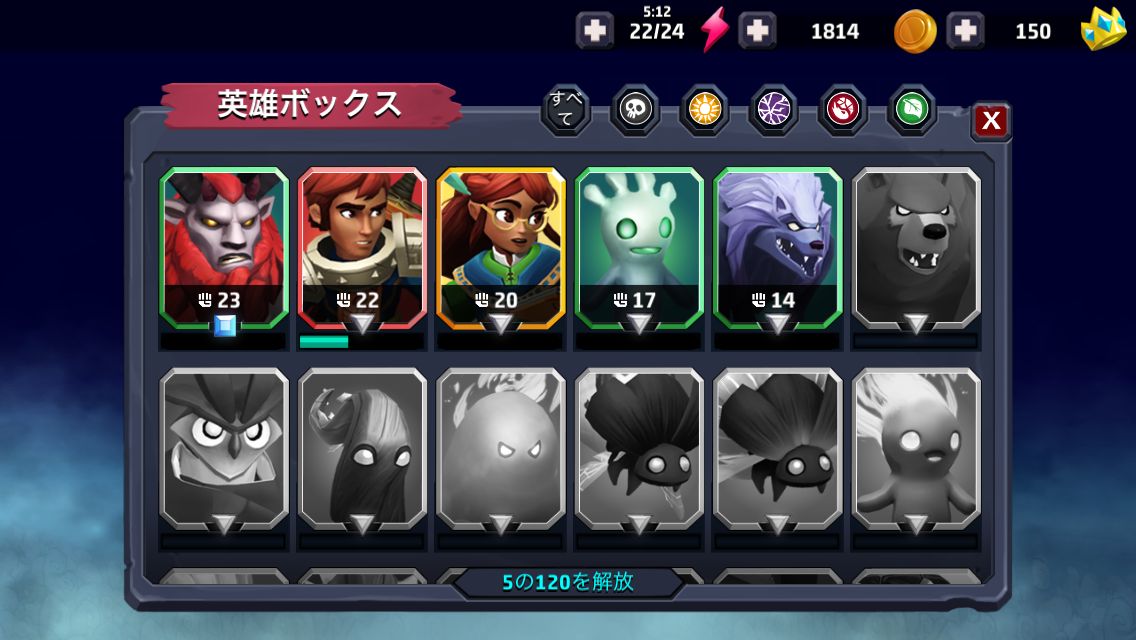
Task: Filter heroes by sun element
Action: coord(704,110)
